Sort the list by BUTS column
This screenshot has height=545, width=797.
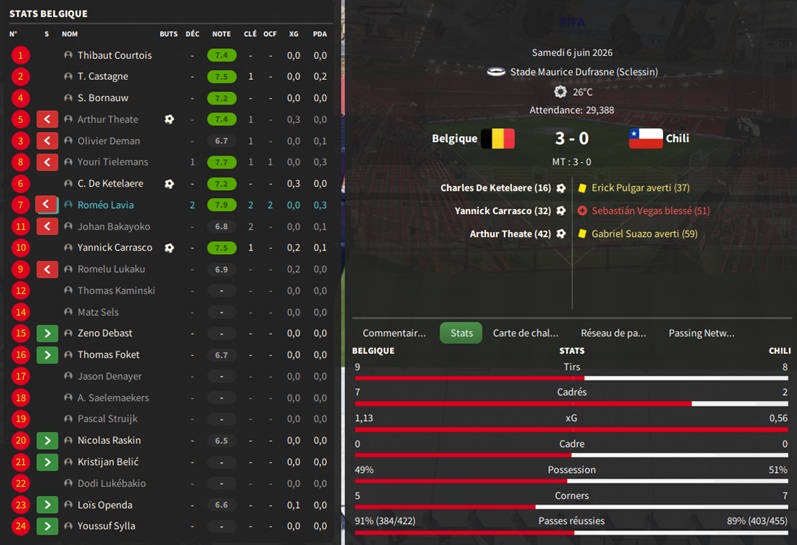click(168, 34)
